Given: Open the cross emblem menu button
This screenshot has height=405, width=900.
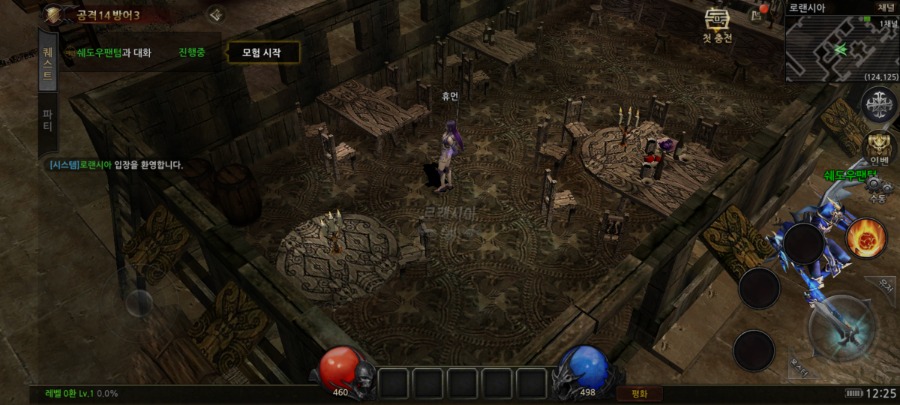Looking at the screenshot, I should tap(878, 102).
